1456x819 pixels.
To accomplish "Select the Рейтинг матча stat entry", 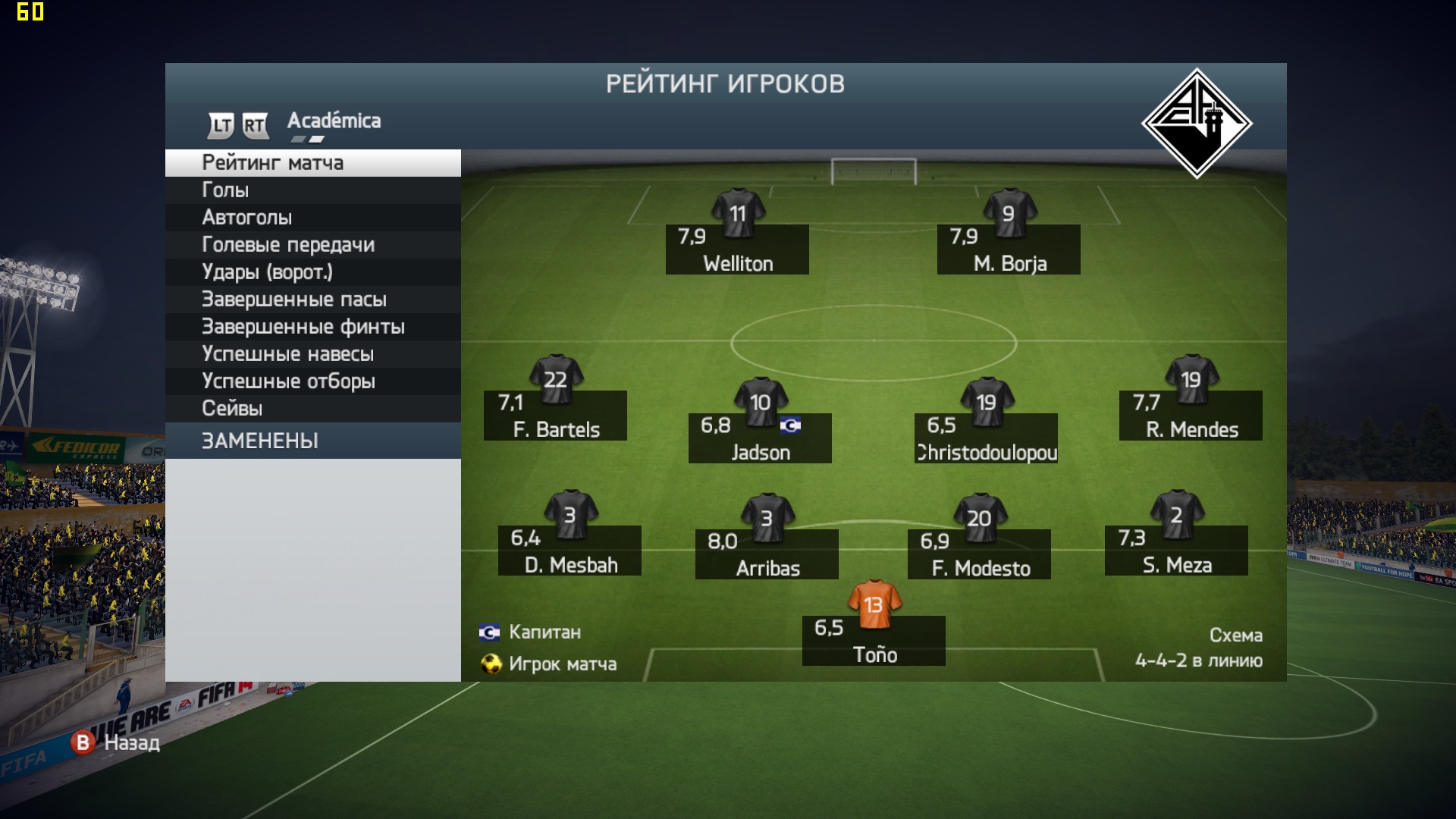I will [x=312, y=163].
